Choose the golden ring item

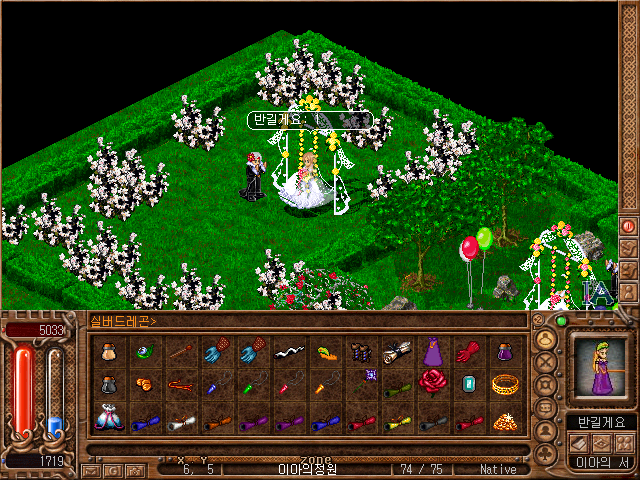503,384
